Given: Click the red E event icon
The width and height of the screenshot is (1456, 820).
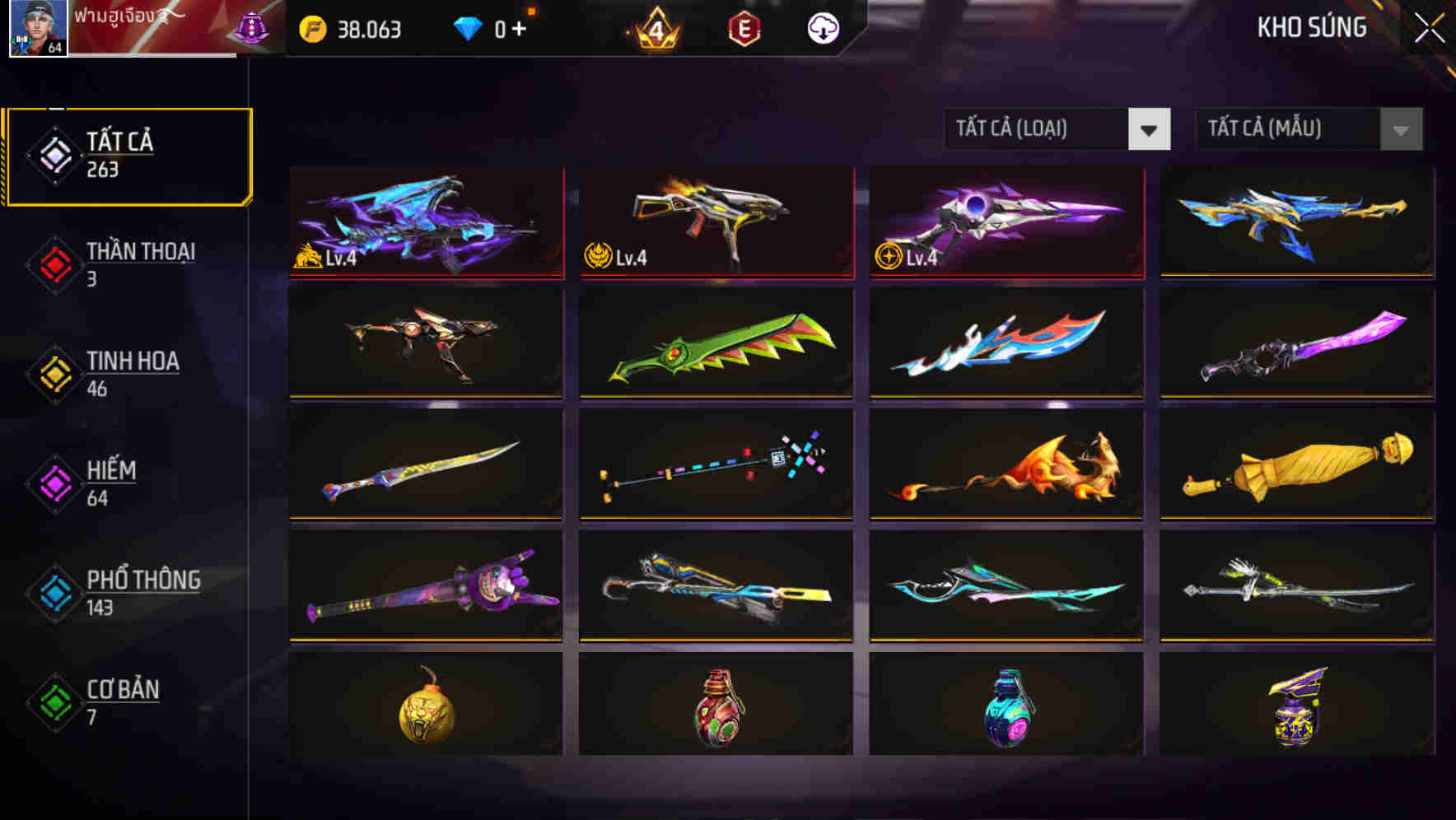Looking at the screenshot, I should tap(745, 27).
